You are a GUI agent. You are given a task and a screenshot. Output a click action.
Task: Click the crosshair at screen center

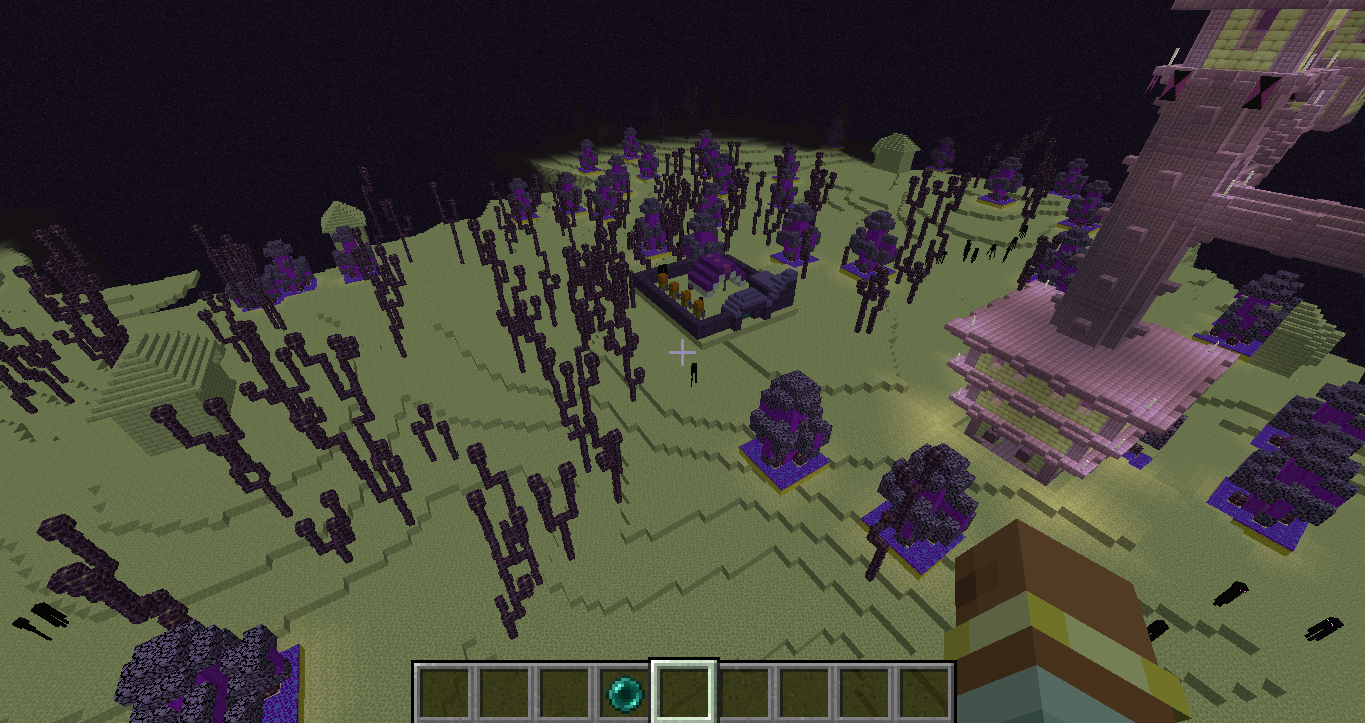[x=683, y=352]
